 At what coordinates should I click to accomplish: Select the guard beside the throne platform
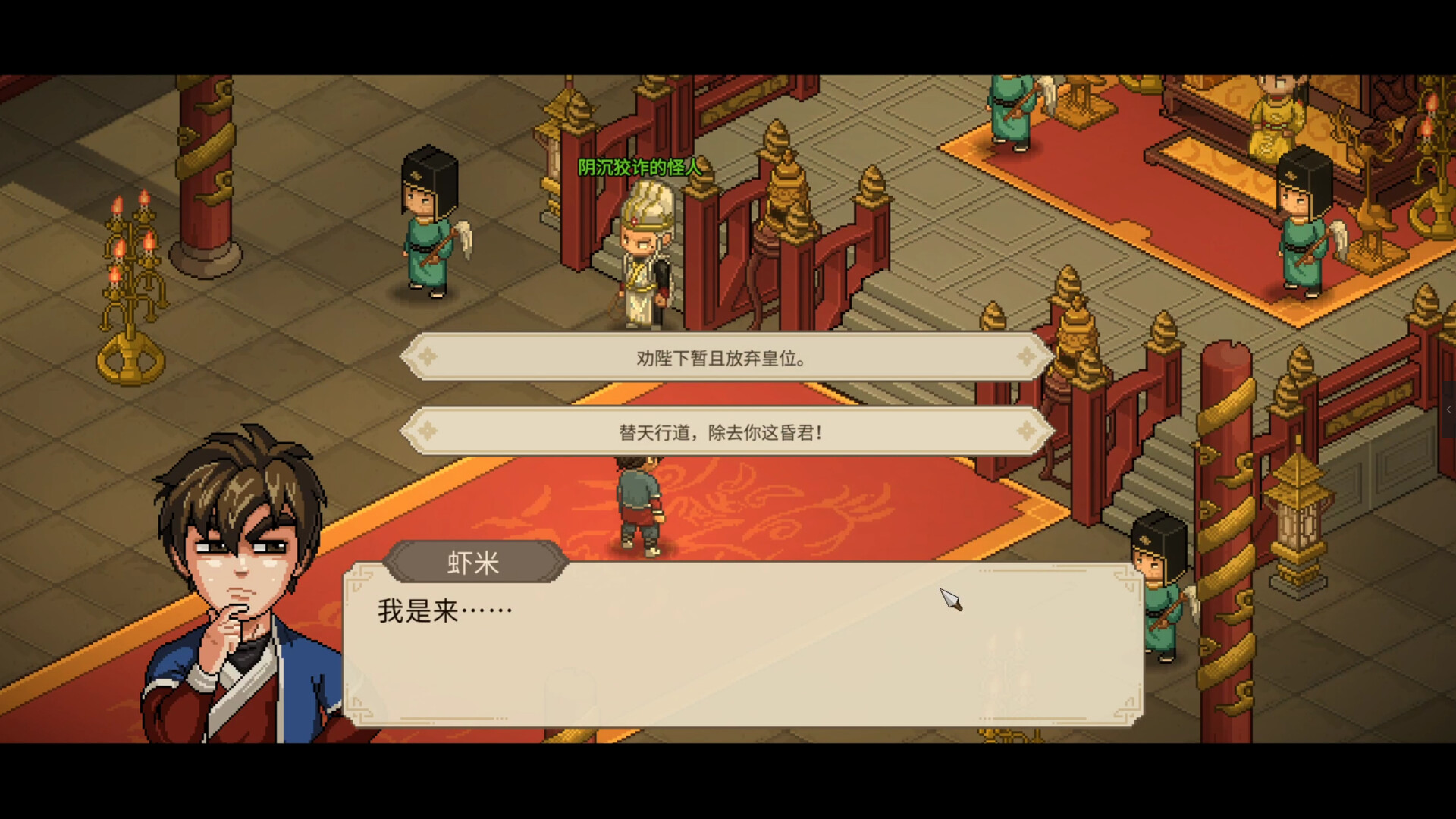point(1301,220)
